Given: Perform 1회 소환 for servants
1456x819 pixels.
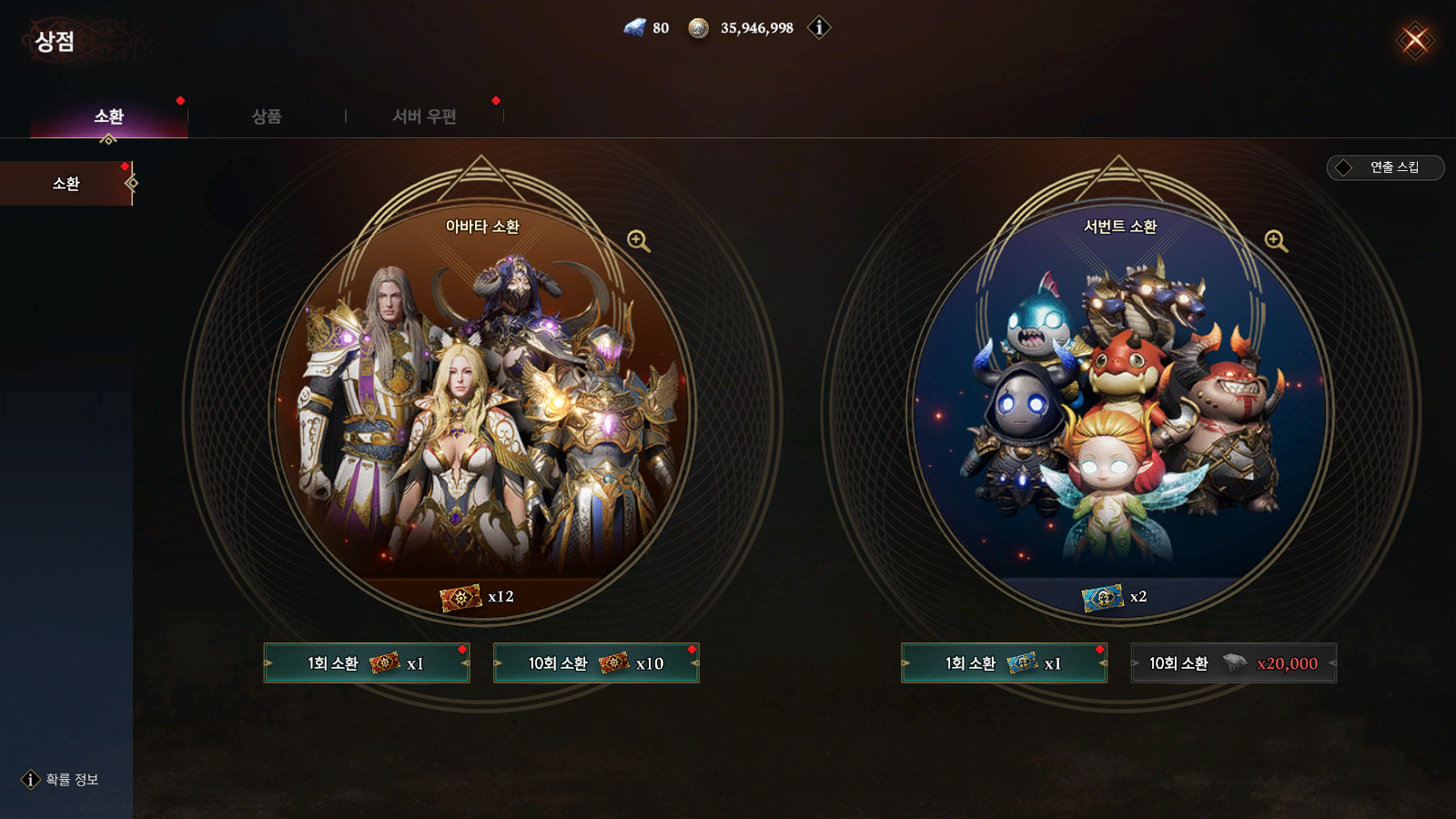Looking at the screenshot, I should tap(1004, 663).
